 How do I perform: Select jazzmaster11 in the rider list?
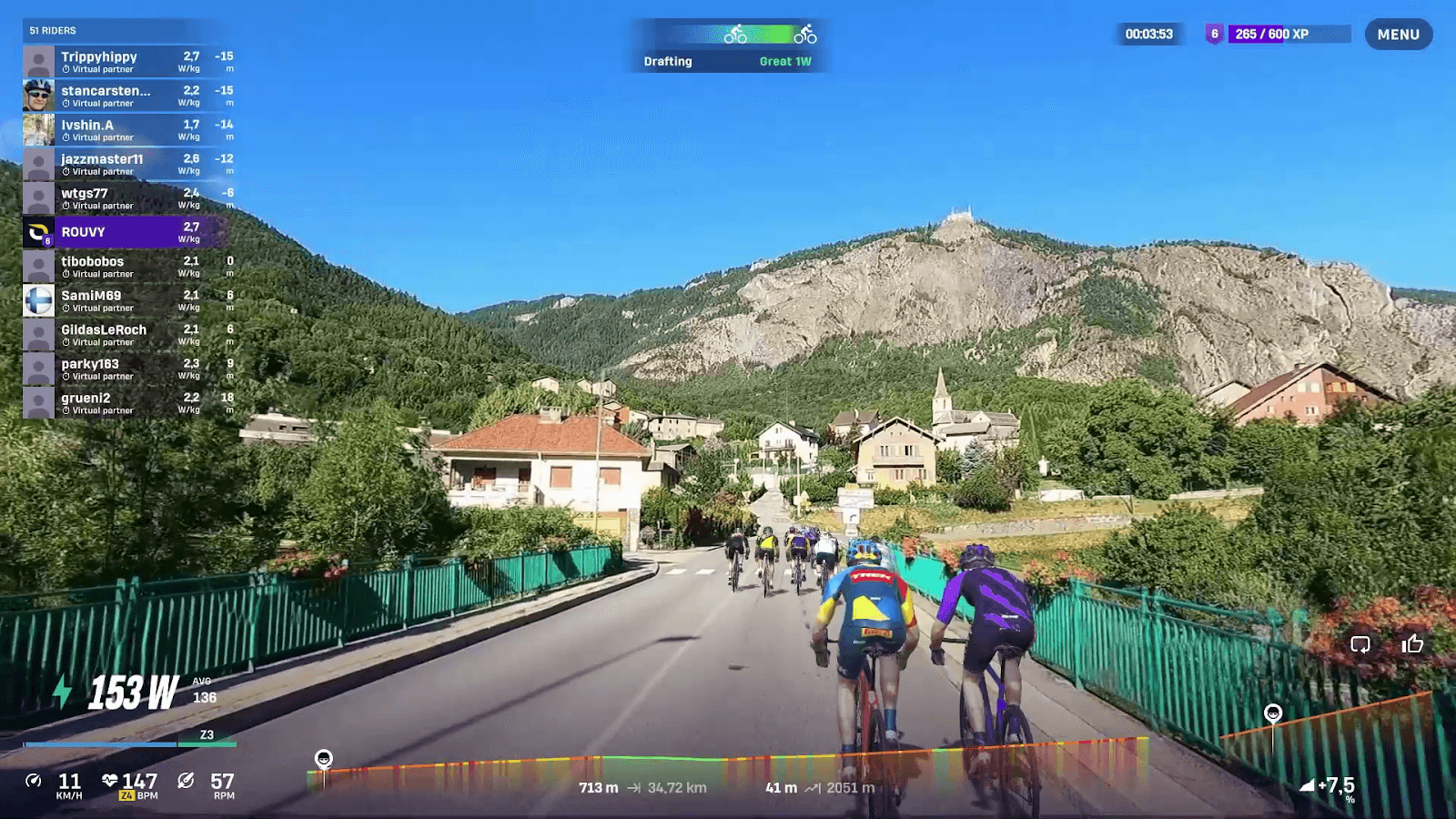[x=127, y=164]
